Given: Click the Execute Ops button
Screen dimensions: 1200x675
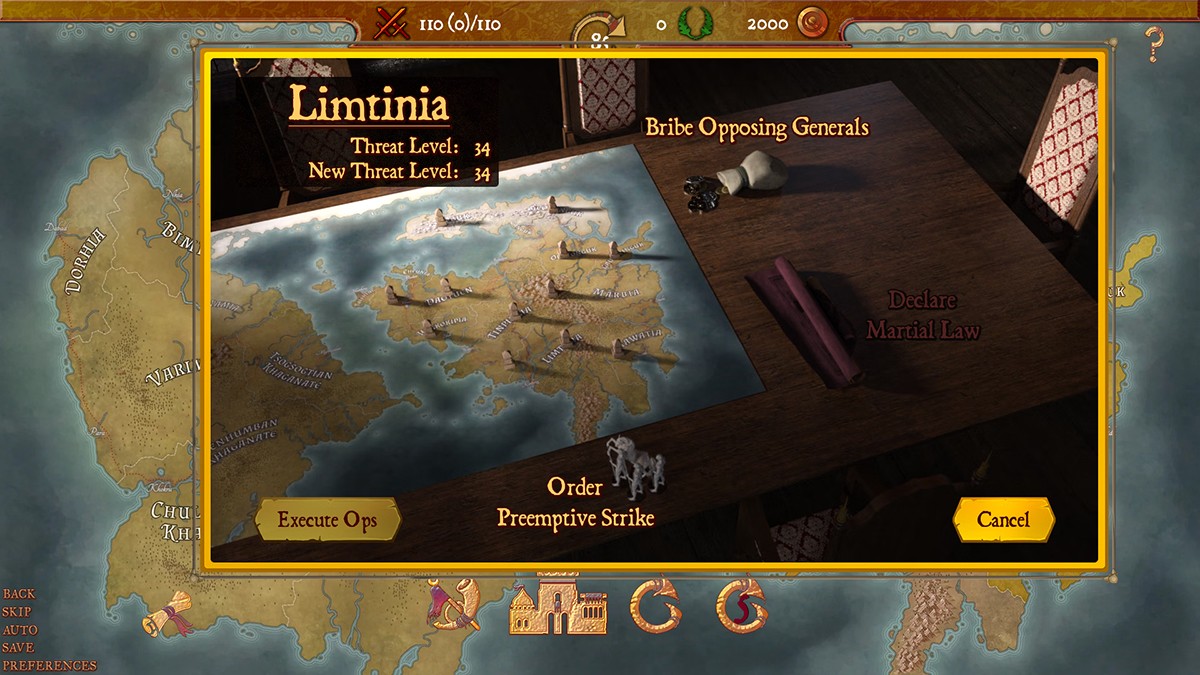Looking at the screenshot, I should pos(327,520).
